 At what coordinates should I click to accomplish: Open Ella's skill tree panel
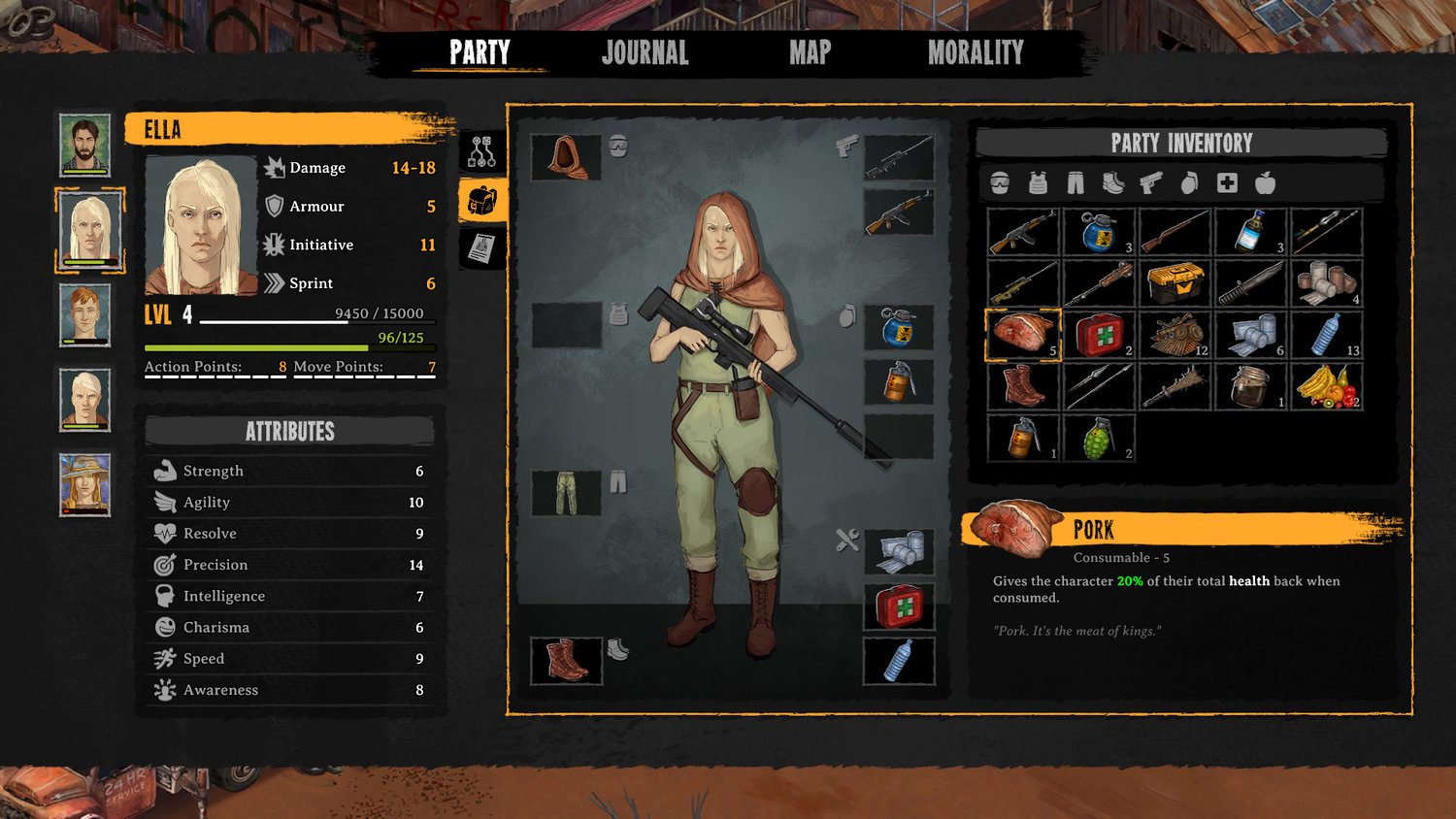pyautogui.click(x=482, y=150)
